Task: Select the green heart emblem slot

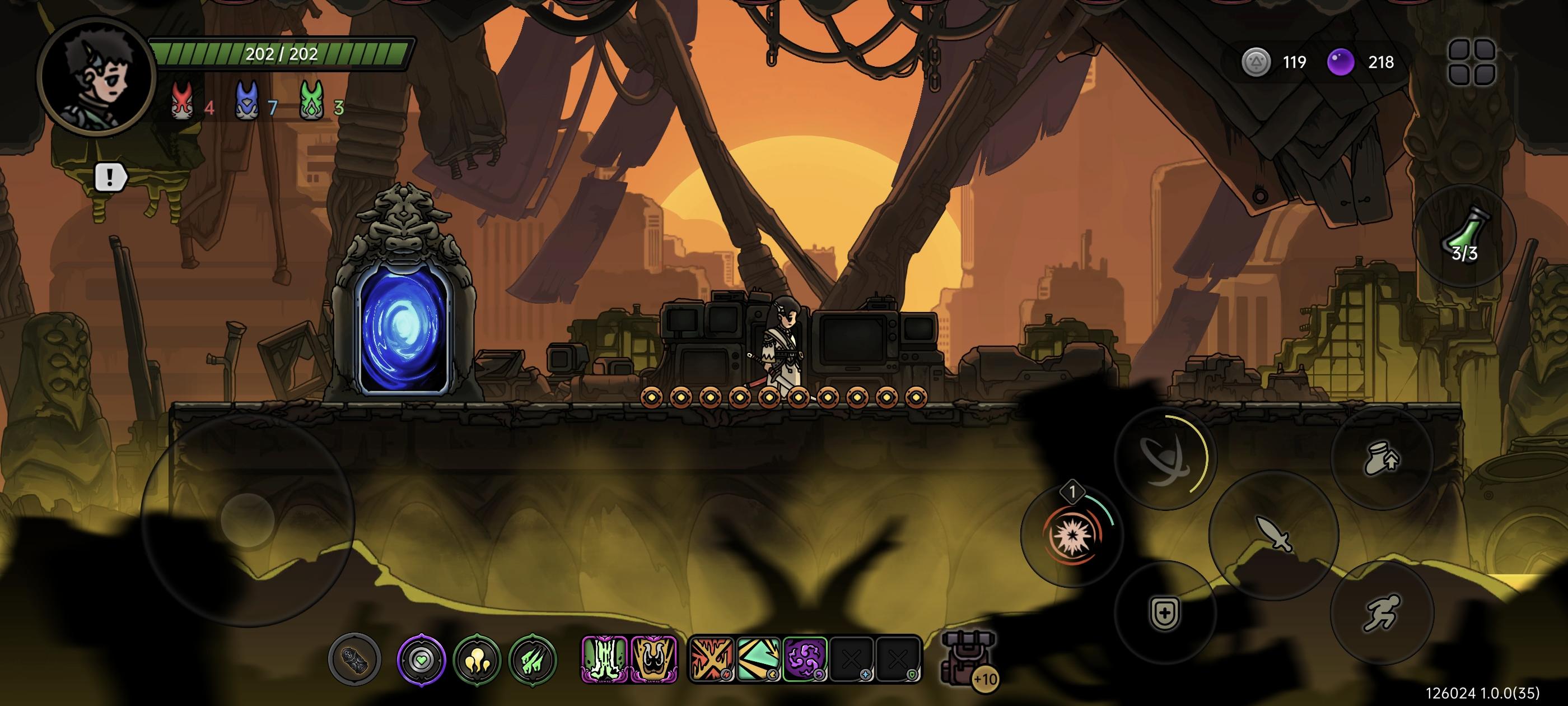Action: click(x=421, y=659)
